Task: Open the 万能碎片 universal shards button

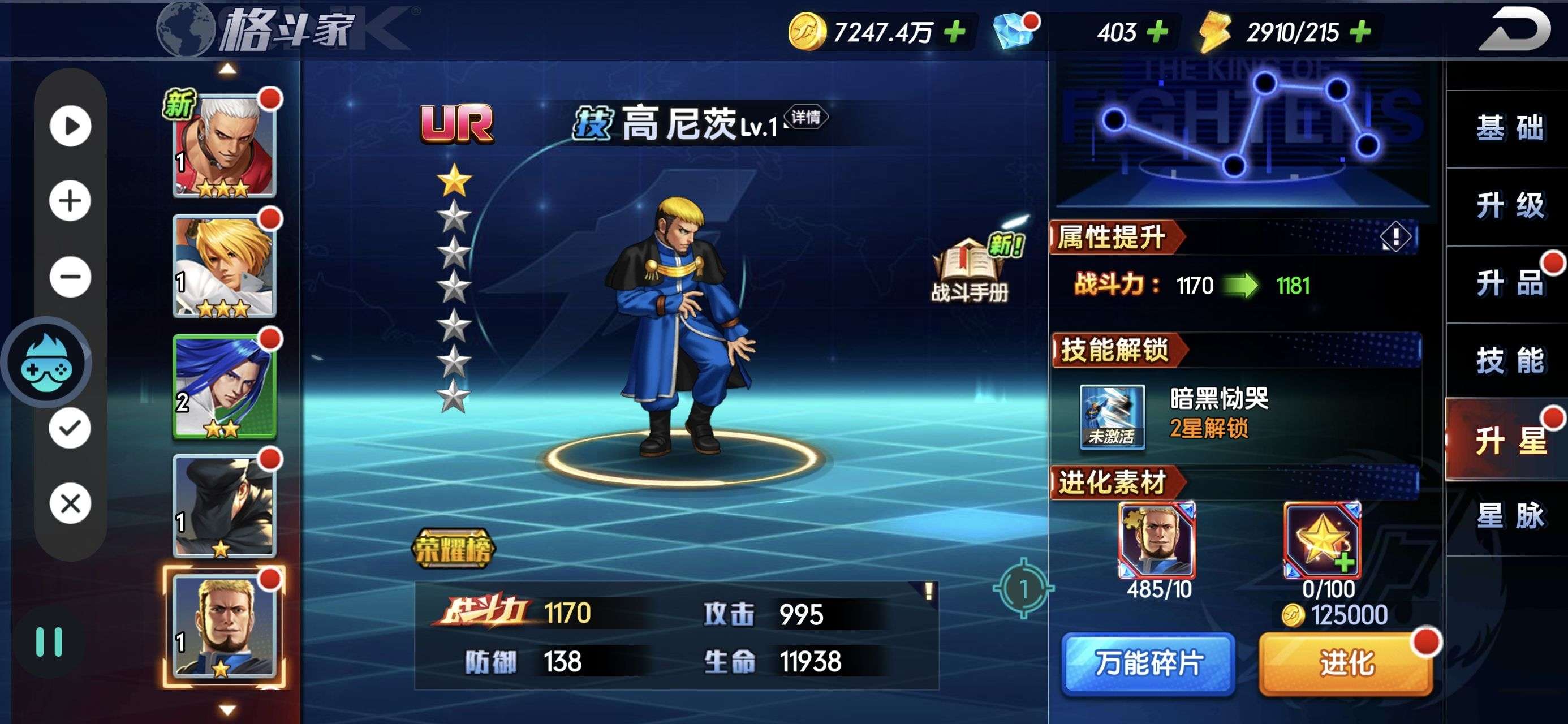Action: 1148,663
